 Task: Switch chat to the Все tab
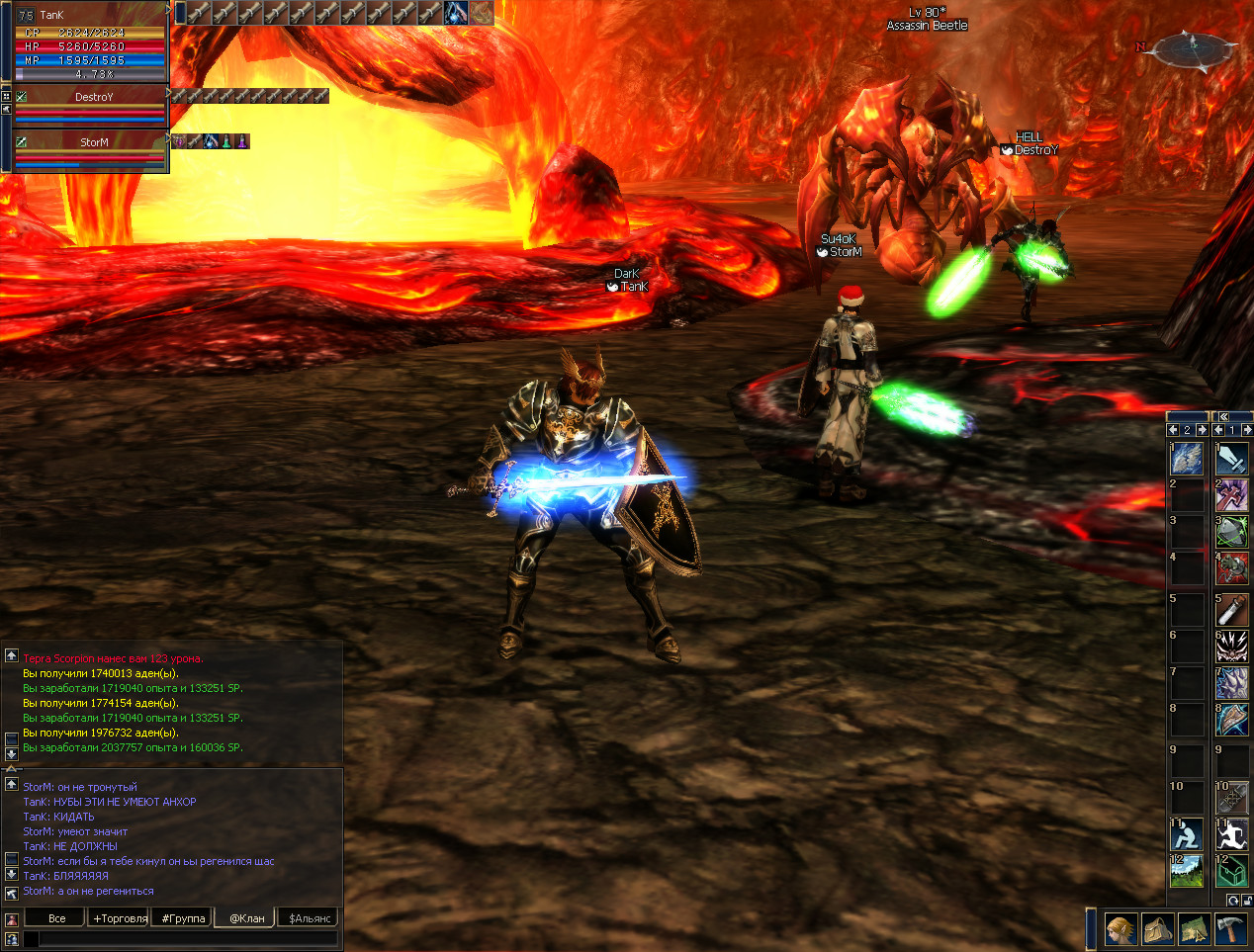point(57,918)
